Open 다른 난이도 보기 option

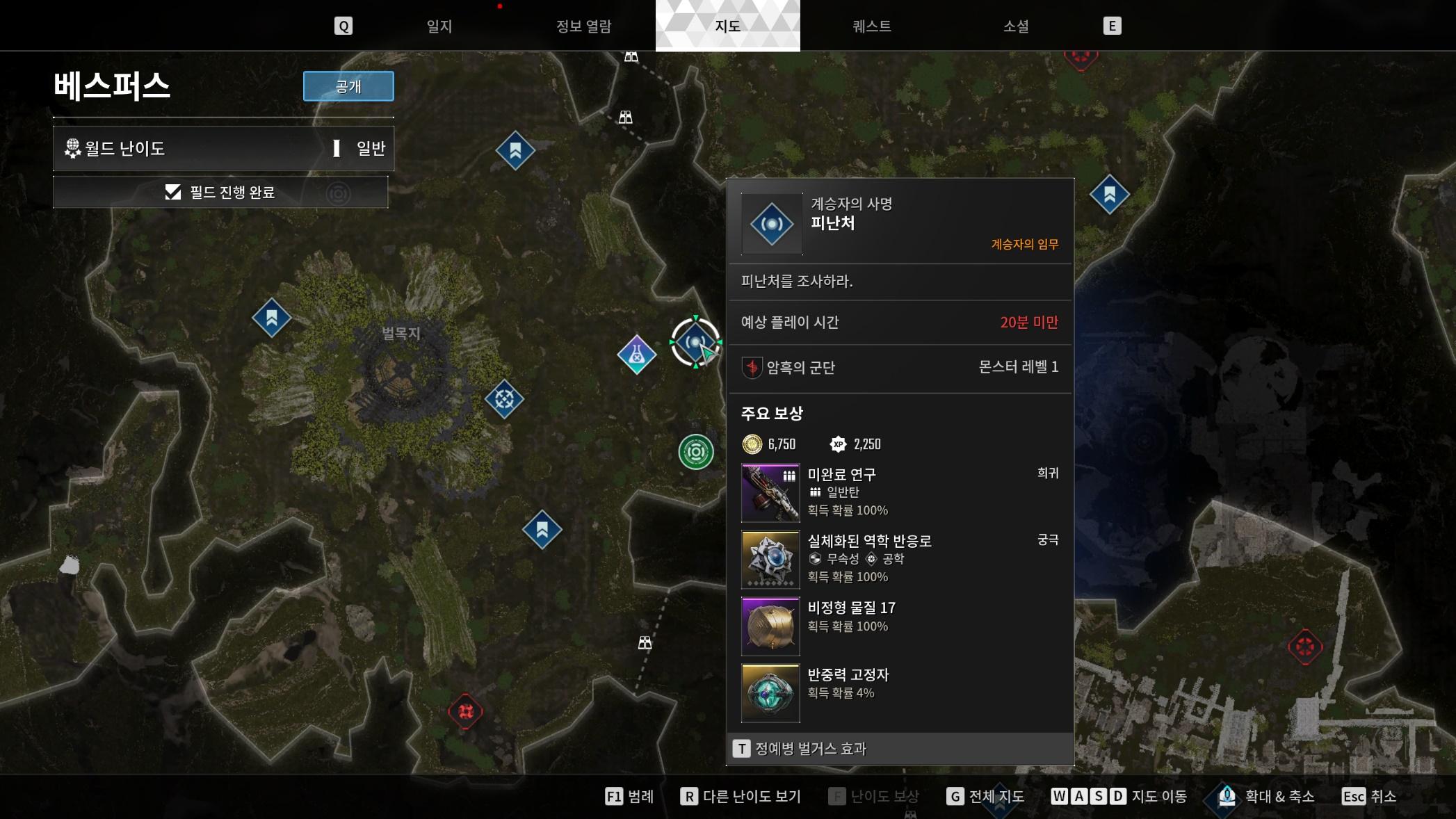pyautogui.click(x=741, y=797)
